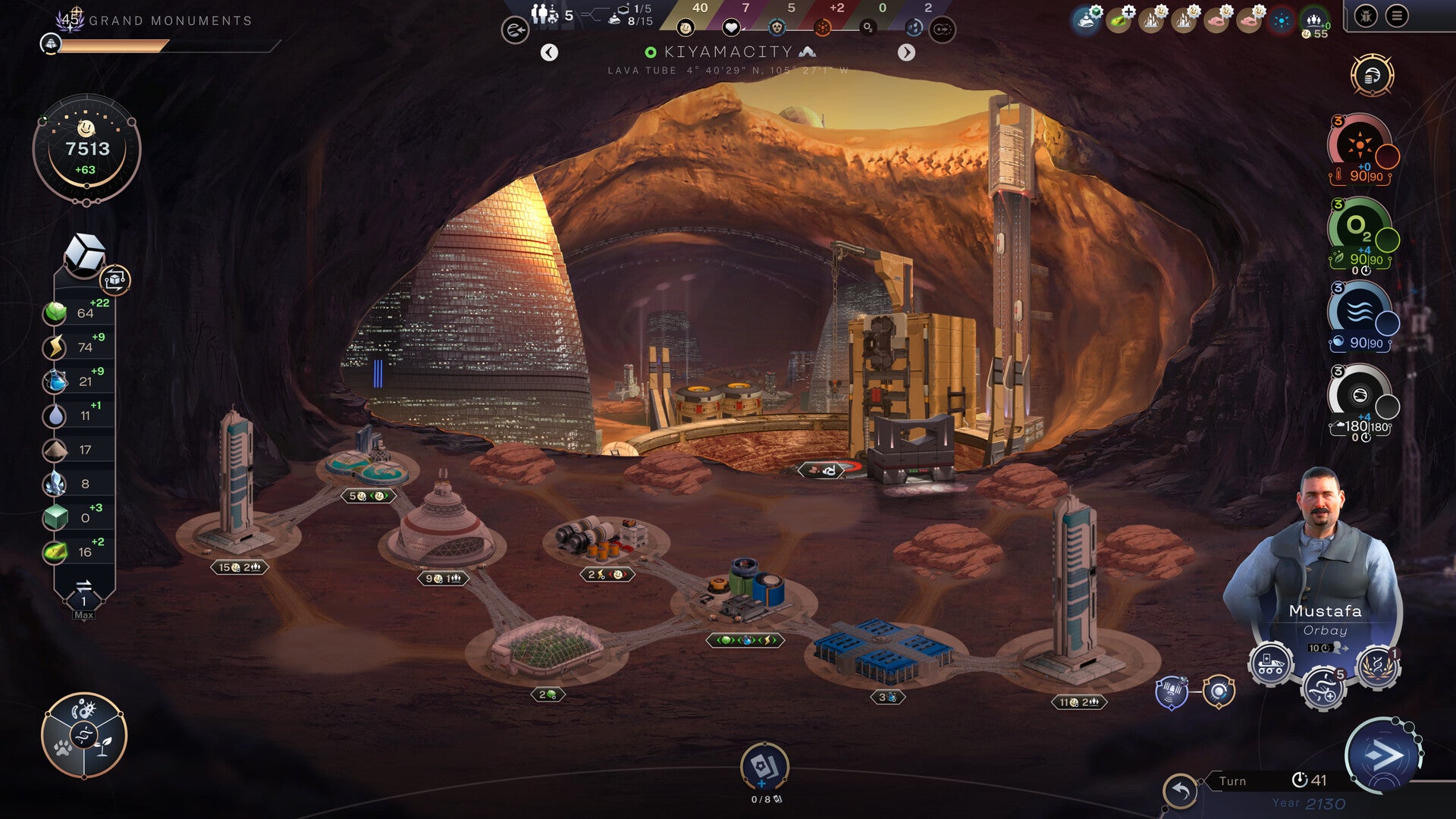Open the ocean water terraforming gauge

pos(1360,311)
